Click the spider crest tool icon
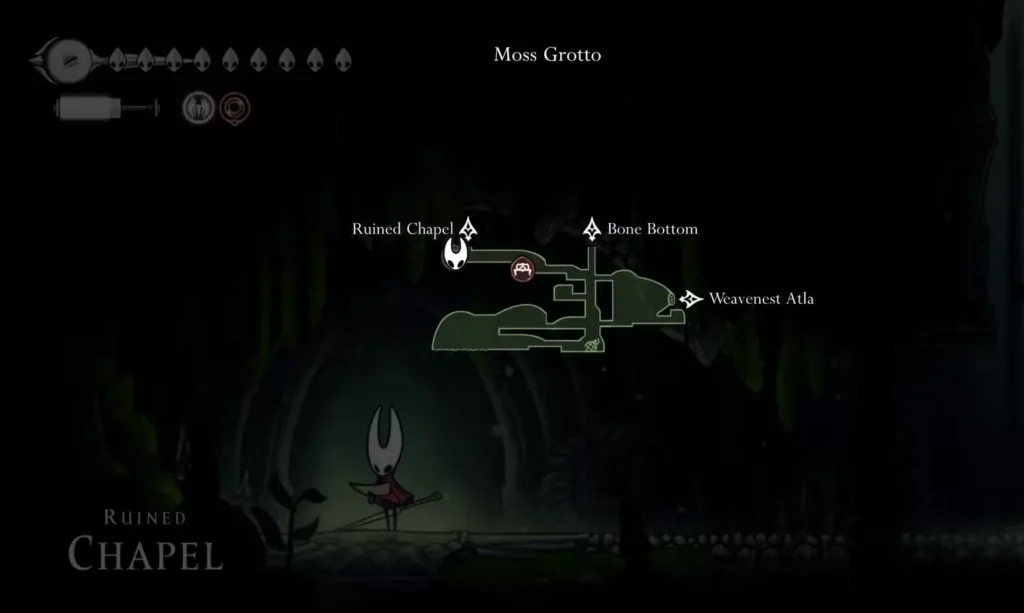 click(197, 107)
